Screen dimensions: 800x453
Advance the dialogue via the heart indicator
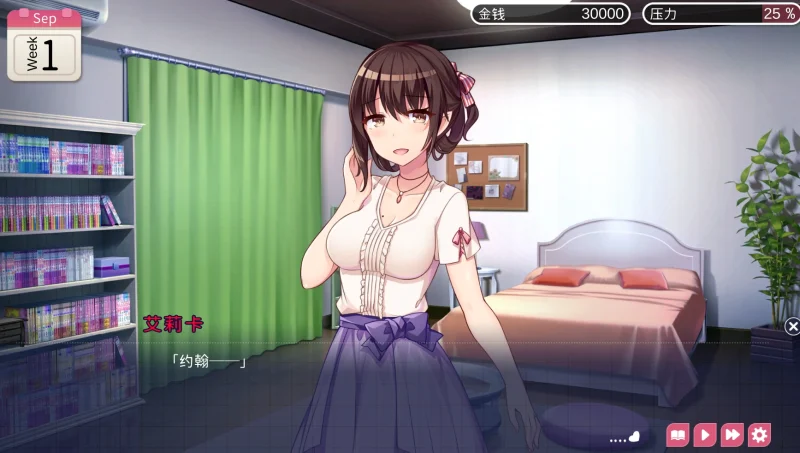pyautogui.click(x=633, y=437)
